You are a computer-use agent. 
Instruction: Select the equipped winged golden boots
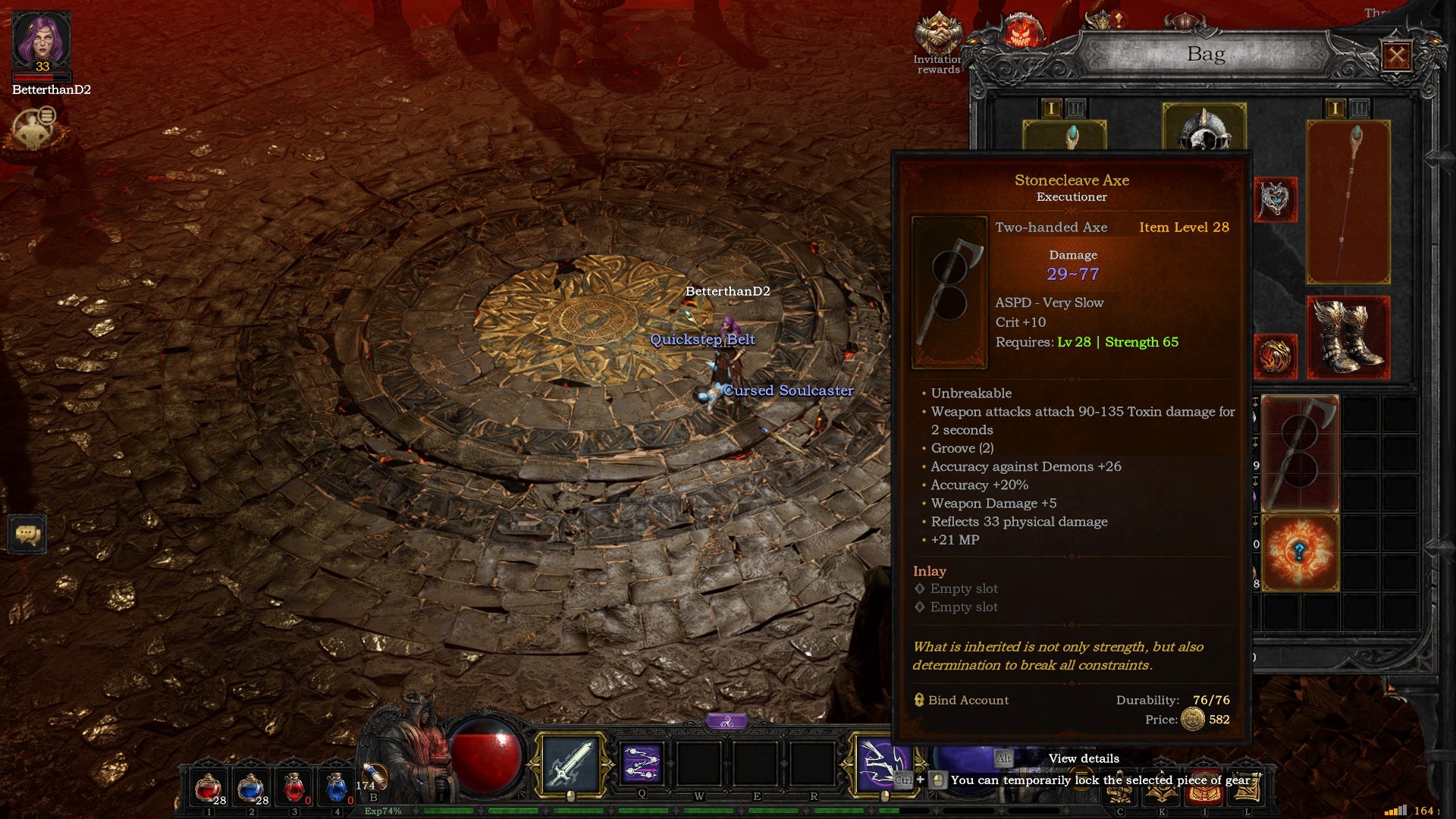point(1348,337)
